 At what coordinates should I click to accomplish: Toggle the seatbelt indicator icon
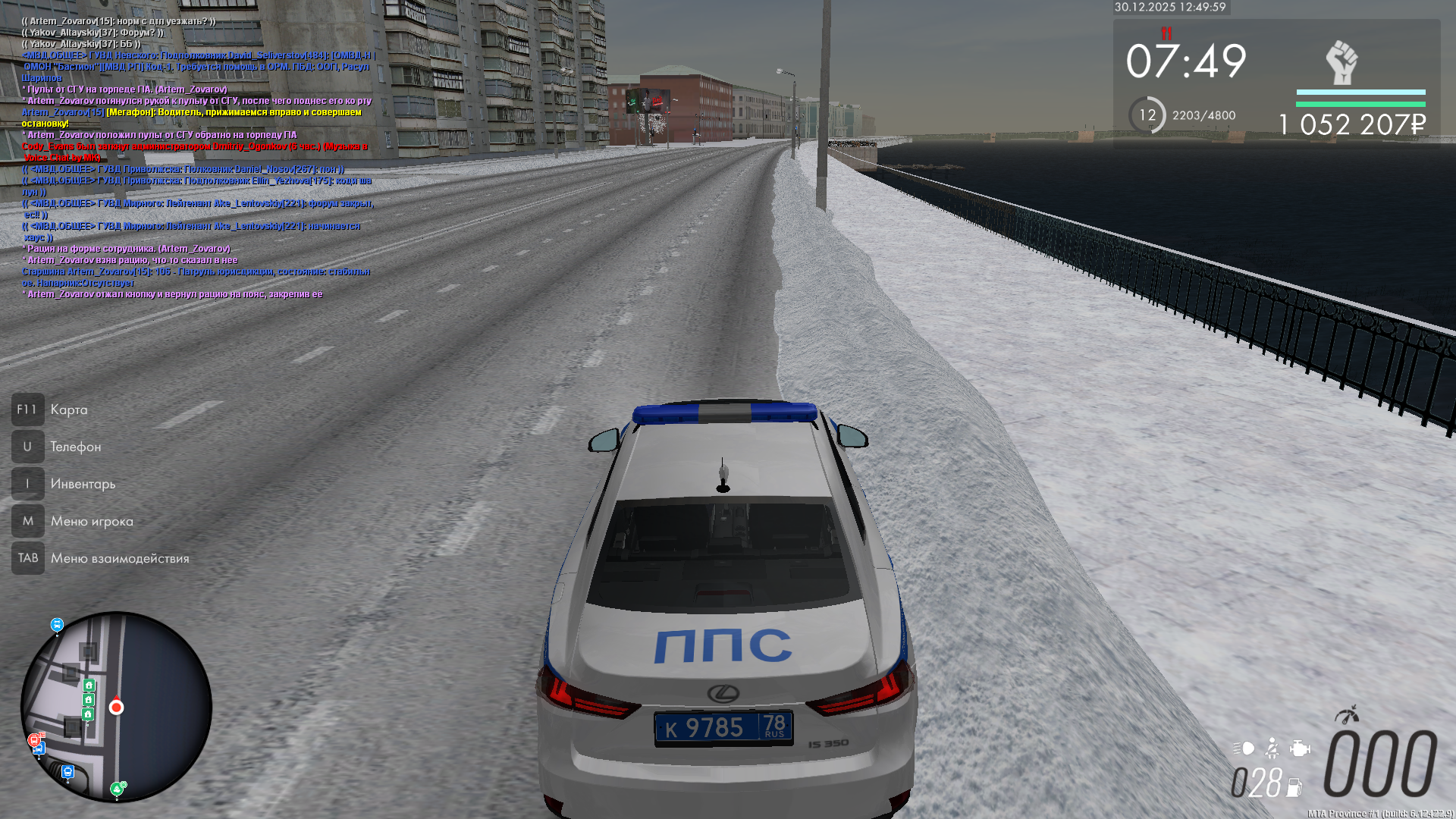pyautogui.click(x=1272, y=748)
